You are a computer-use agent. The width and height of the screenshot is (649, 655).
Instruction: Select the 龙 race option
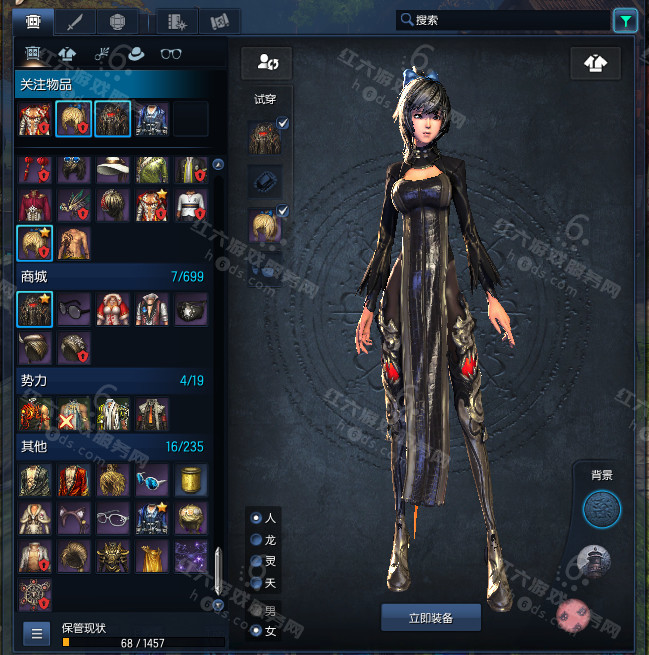click(257, 540)
